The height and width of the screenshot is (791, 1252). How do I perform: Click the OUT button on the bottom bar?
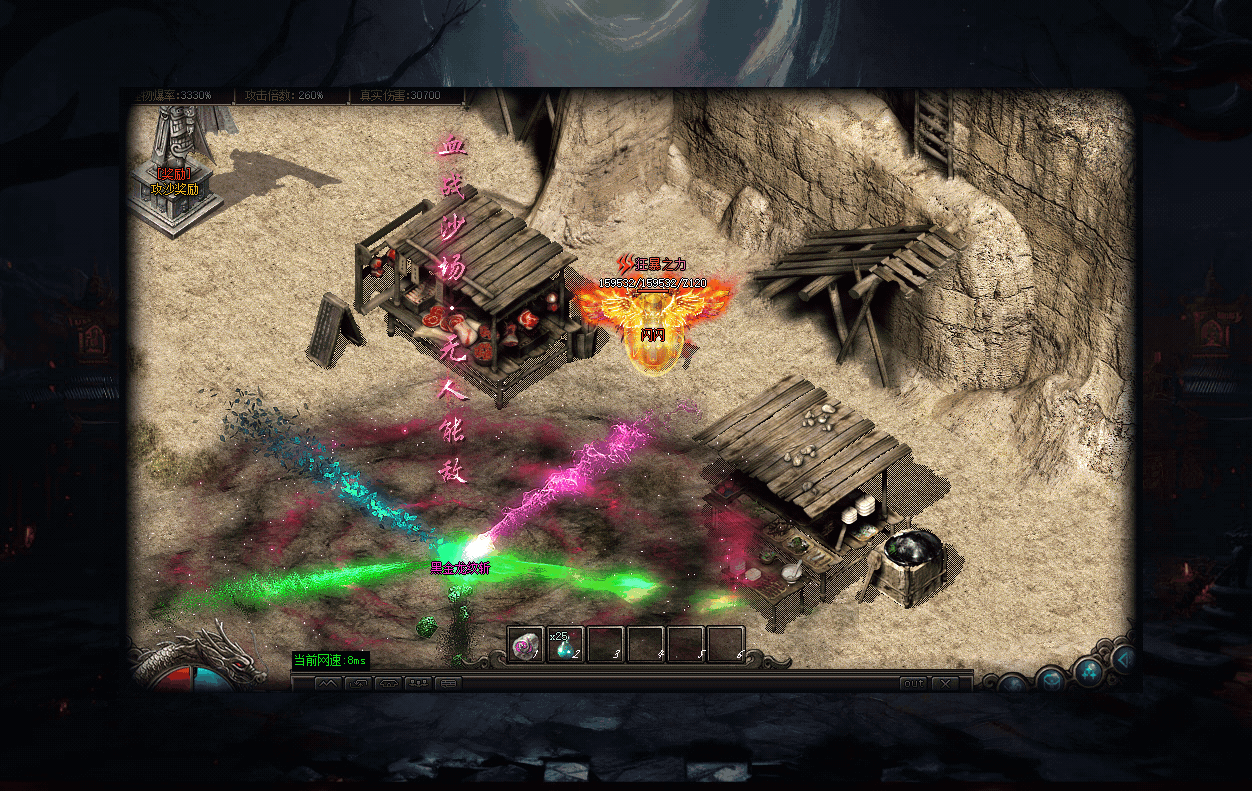tap(913, 684)
